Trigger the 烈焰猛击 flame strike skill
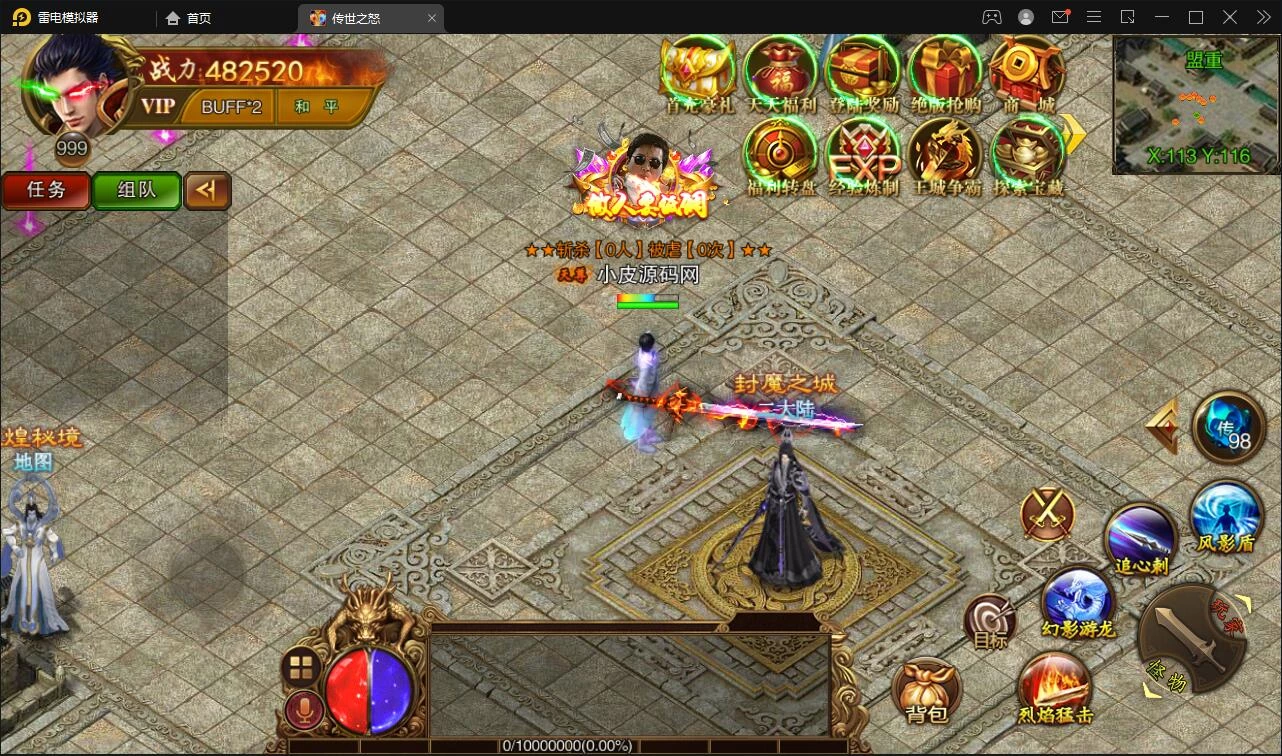This screenshot has width=1282, height=756. point(1055,685)
